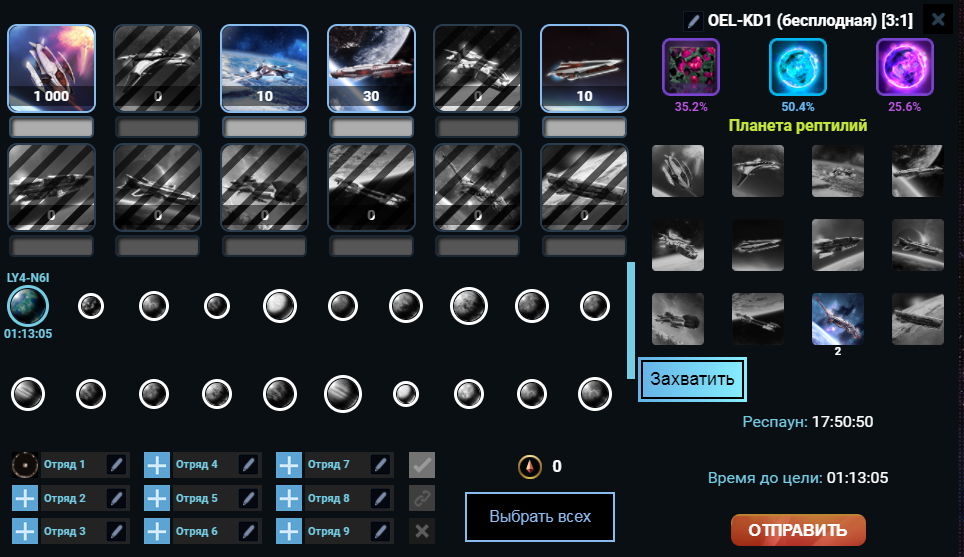
Task: Click the grey chain link button
Action: pyautogui.click(x=422, y=498)
